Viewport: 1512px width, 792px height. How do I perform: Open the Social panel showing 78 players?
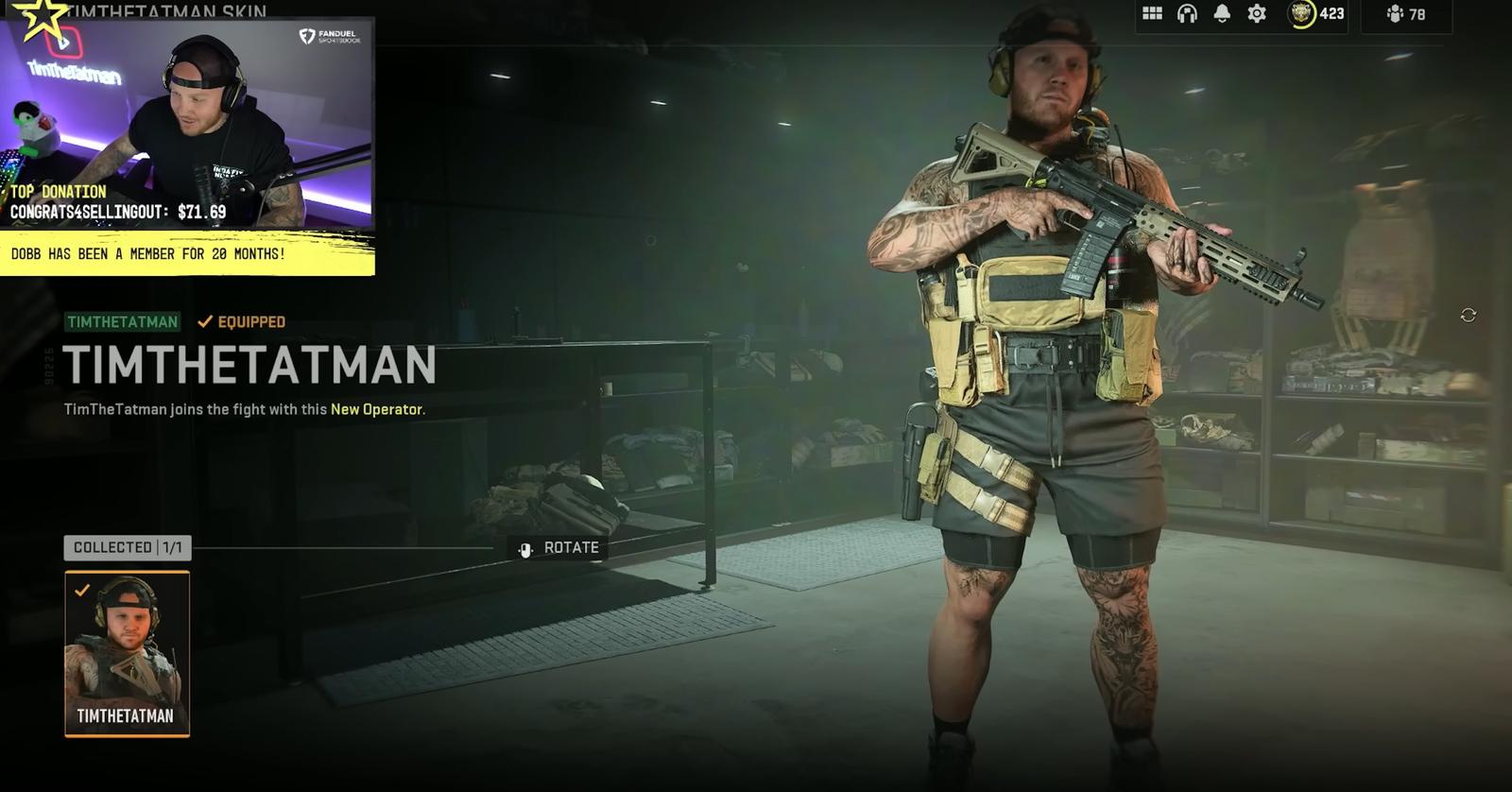coord(1407,16)
